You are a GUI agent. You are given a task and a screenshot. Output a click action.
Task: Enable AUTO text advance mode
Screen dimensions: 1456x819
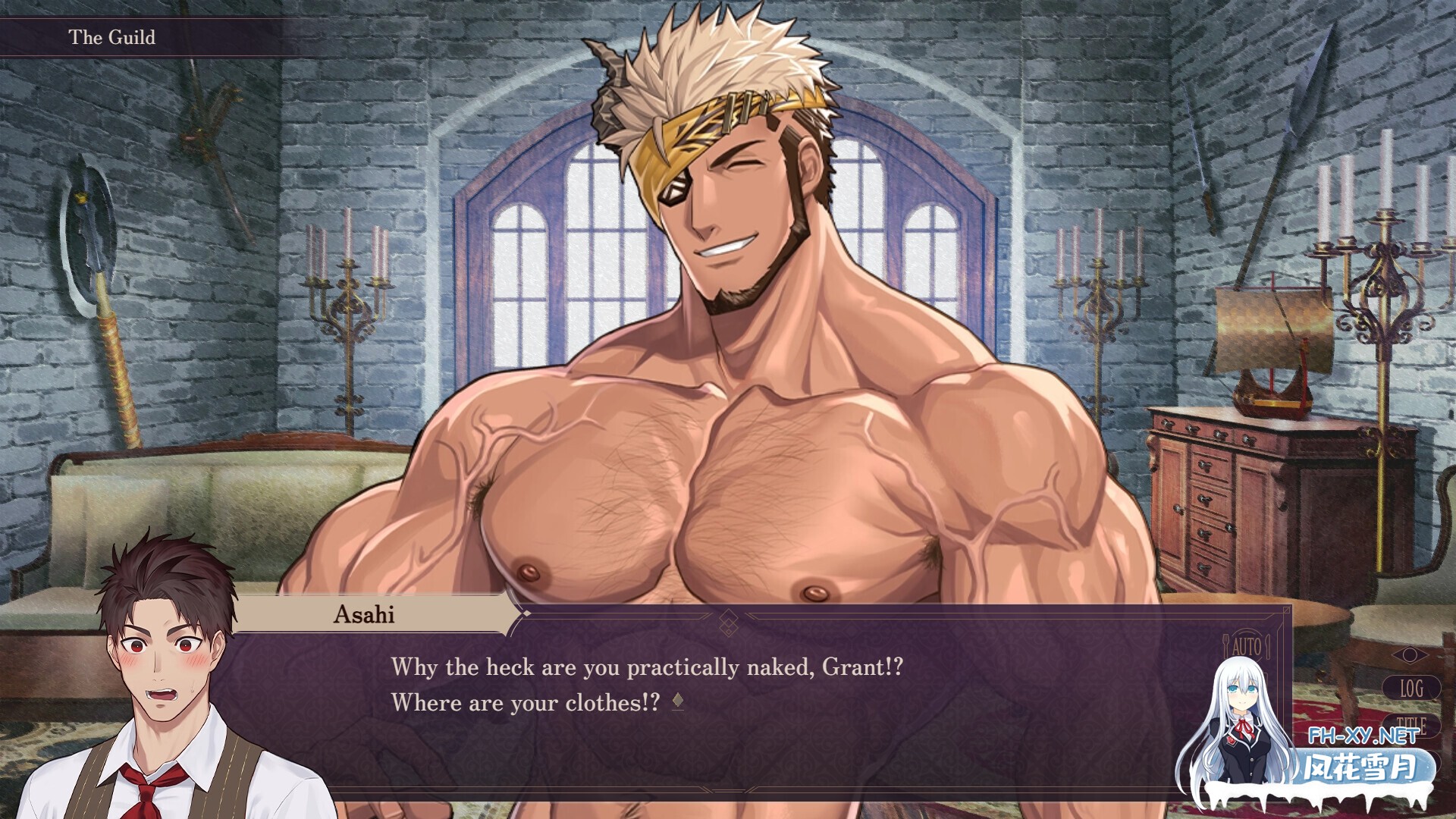point(1247,647)
